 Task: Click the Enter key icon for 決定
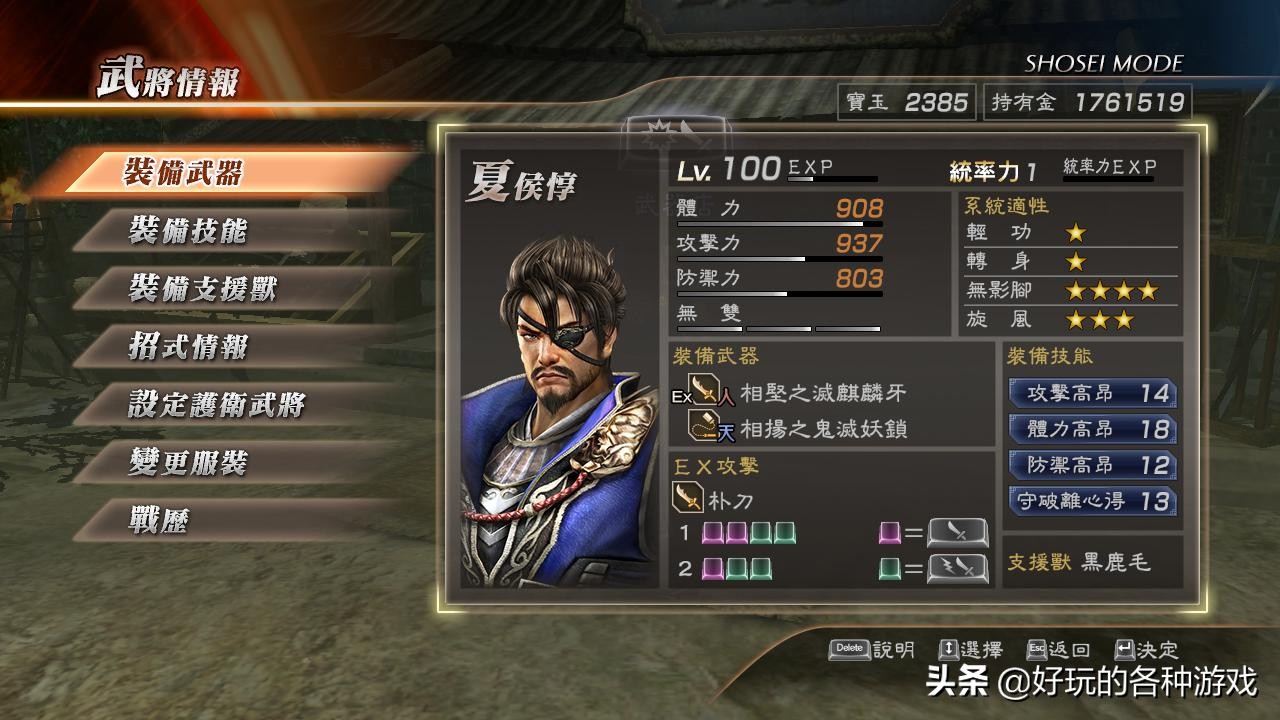[1124, 648]
